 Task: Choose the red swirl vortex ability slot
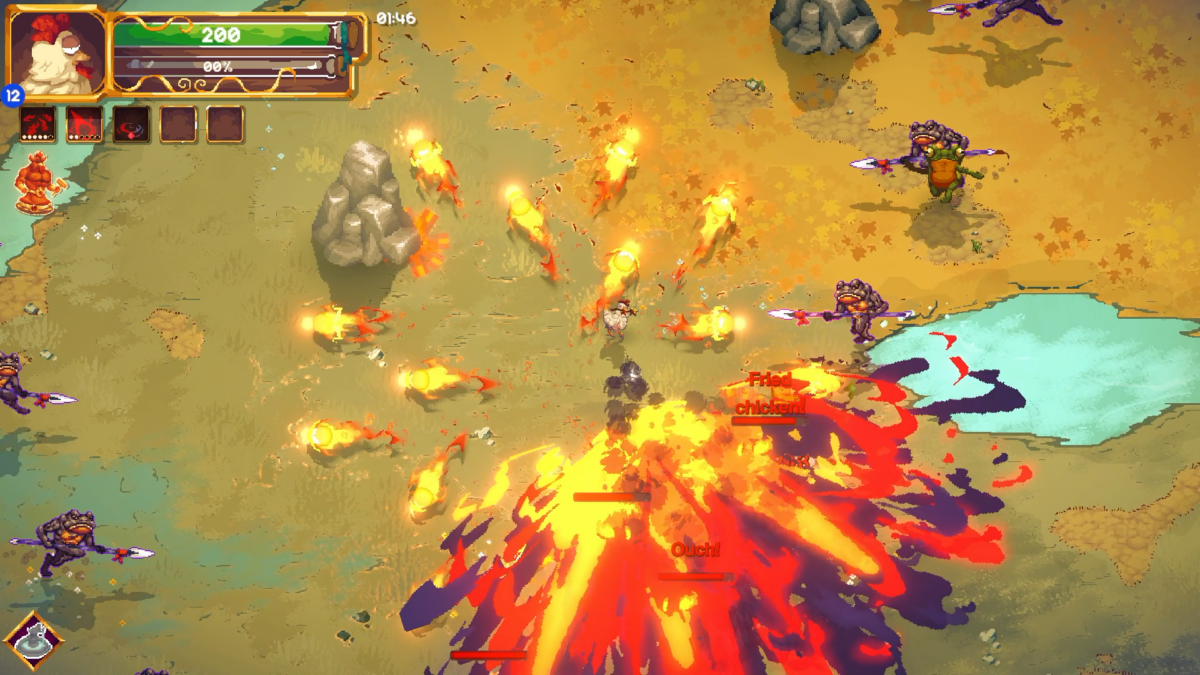132,125
